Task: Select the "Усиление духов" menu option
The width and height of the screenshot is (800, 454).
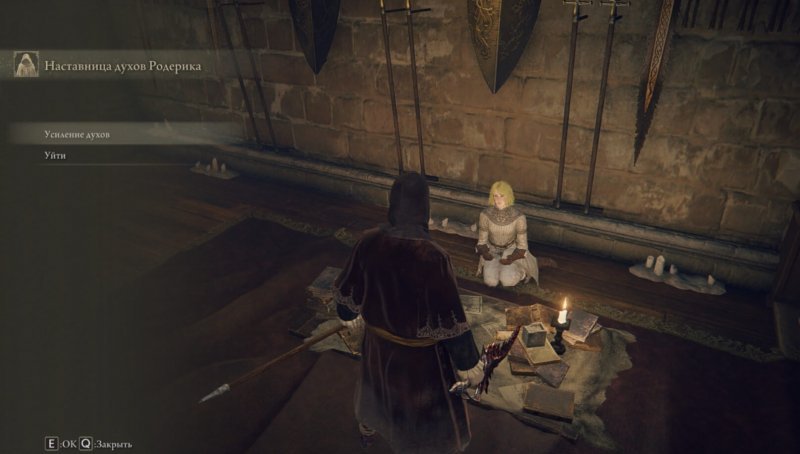Action: [77, 133]
